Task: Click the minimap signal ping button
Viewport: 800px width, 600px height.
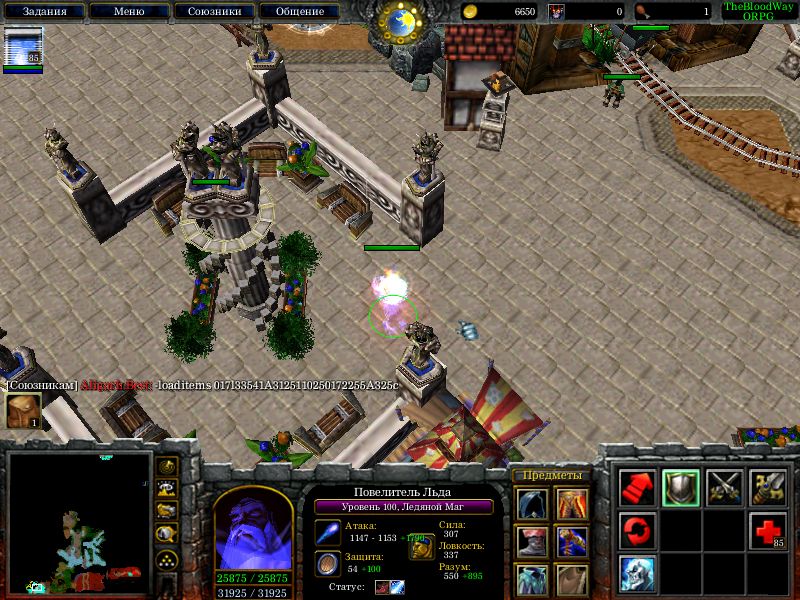Action: (168, 467)
